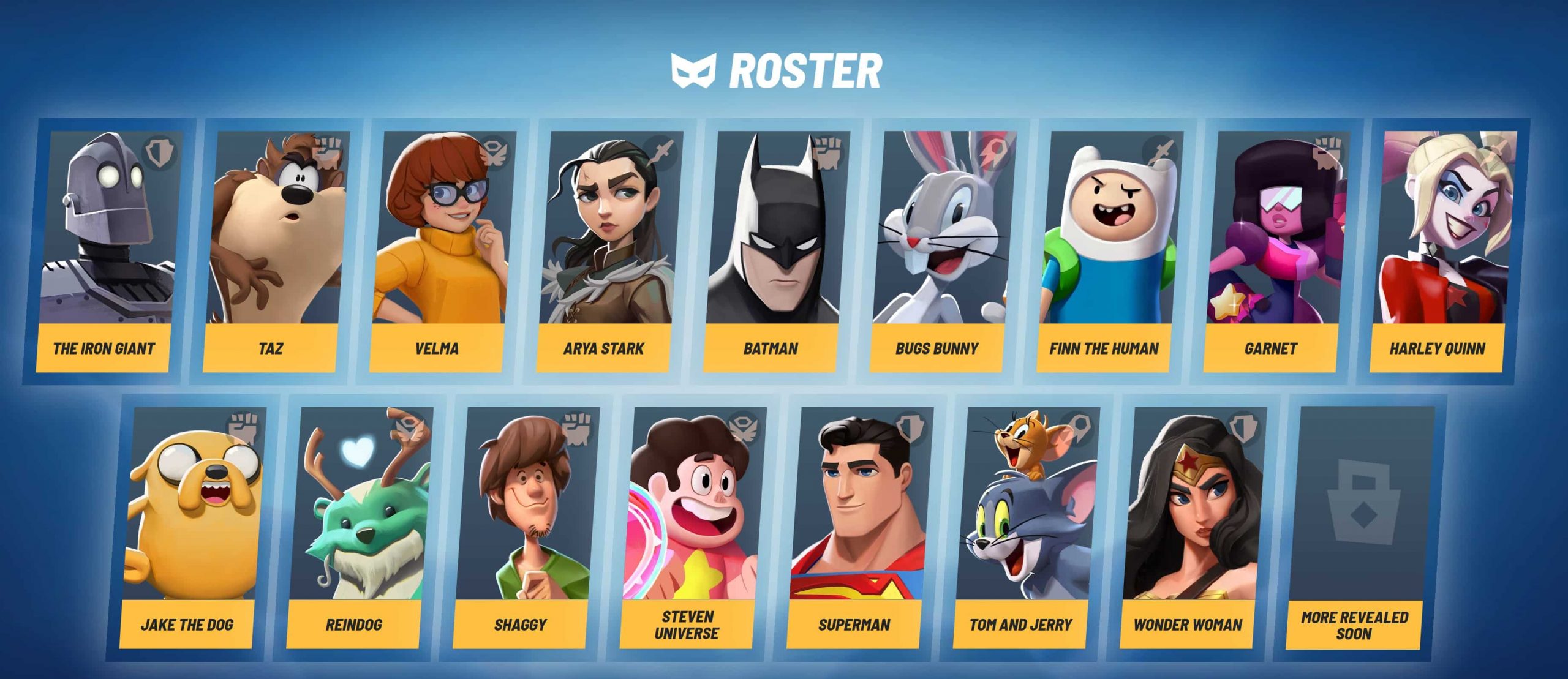
Task: Select Bugs Bunny from the roster
Action: pos(938,251)
